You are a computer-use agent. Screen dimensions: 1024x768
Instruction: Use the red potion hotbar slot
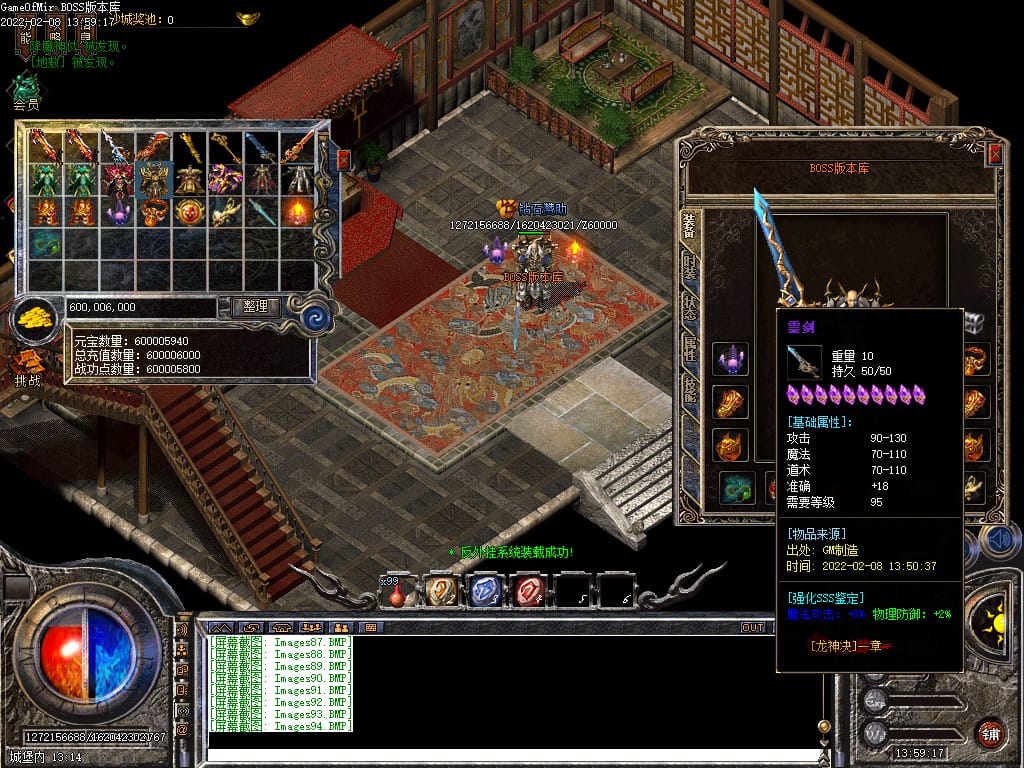398,592
